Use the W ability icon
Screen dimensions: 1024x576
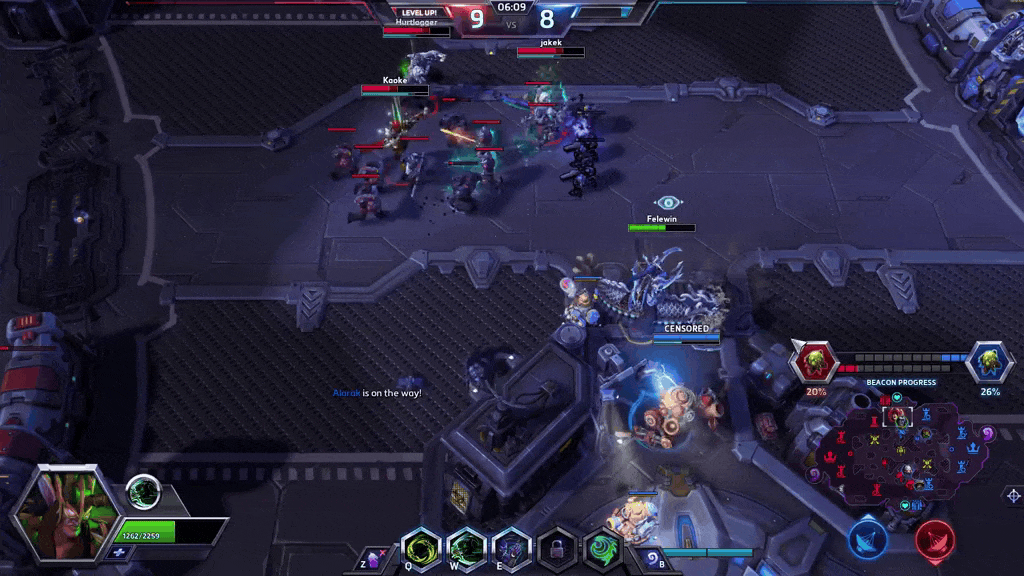click(467, 549)
